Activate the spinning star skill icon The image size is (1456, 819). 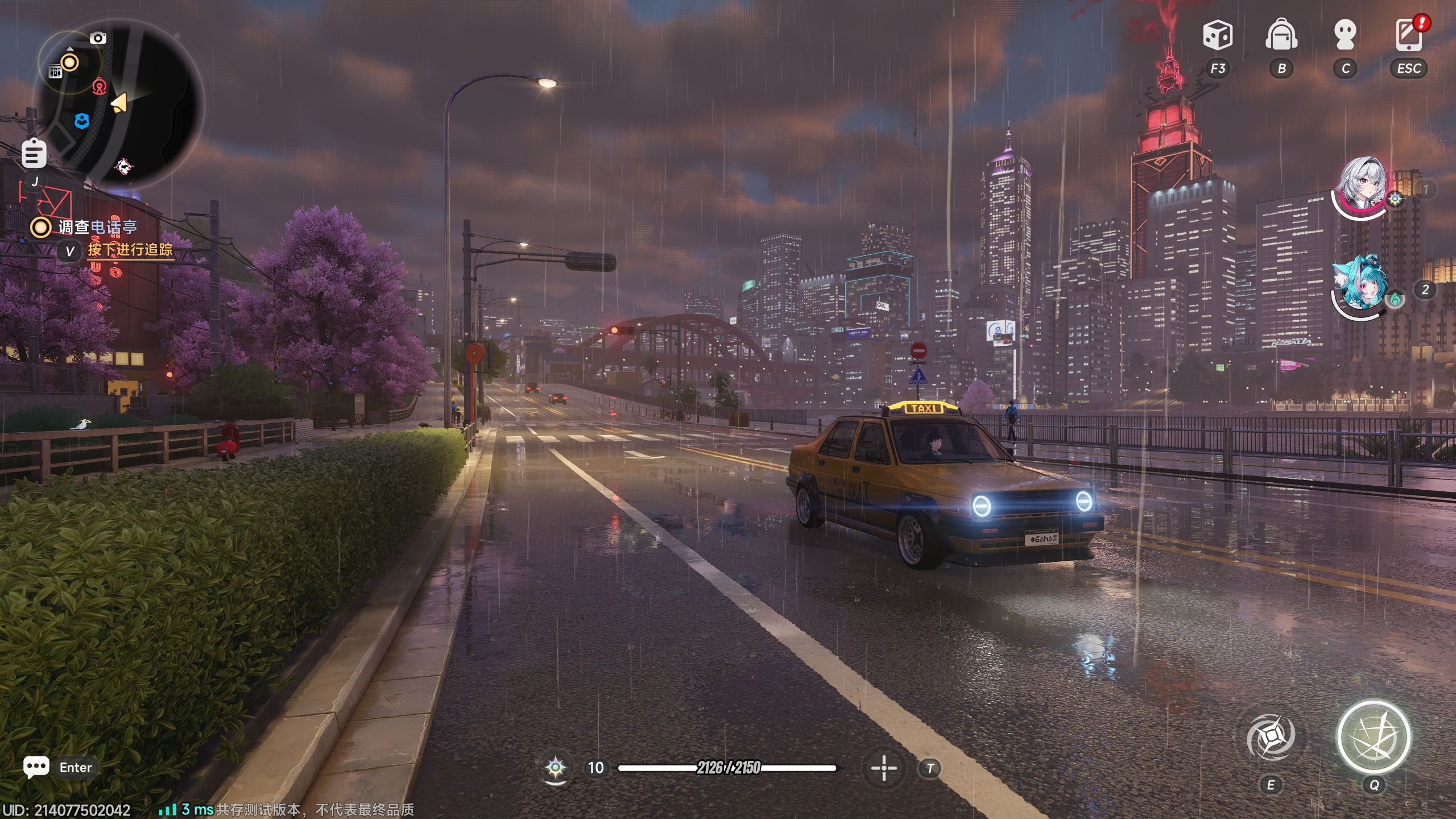1271,738
